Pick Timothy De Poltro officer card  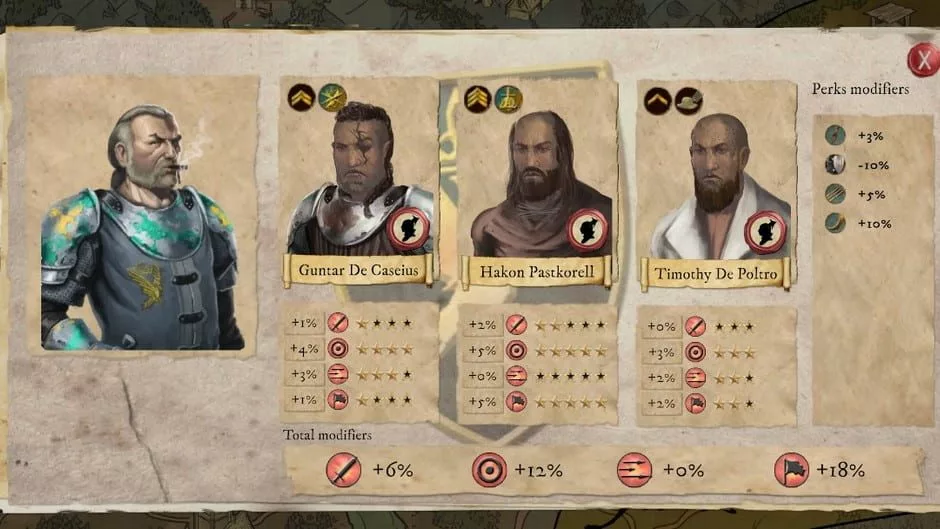point(715,180)
